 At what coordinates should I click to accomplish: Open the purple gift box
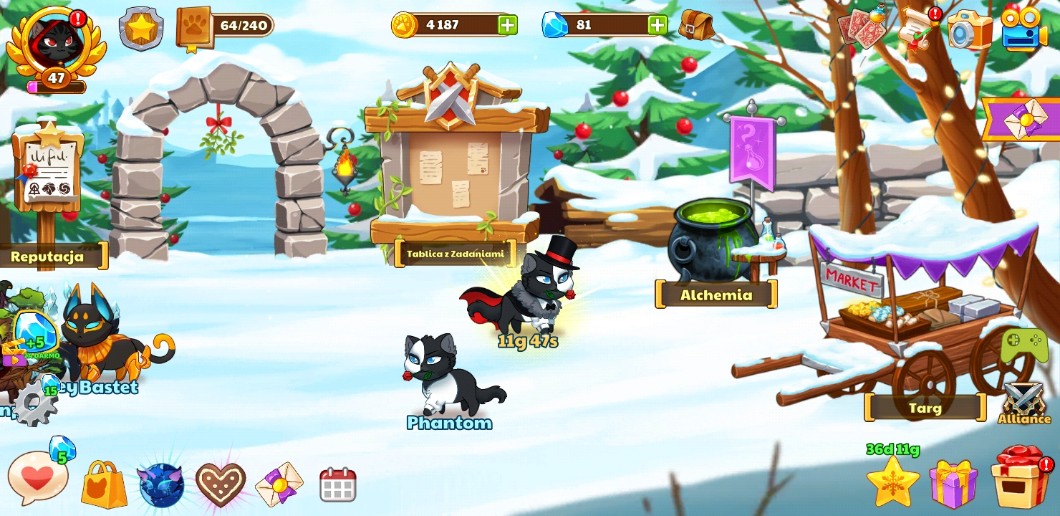[953, 483]
